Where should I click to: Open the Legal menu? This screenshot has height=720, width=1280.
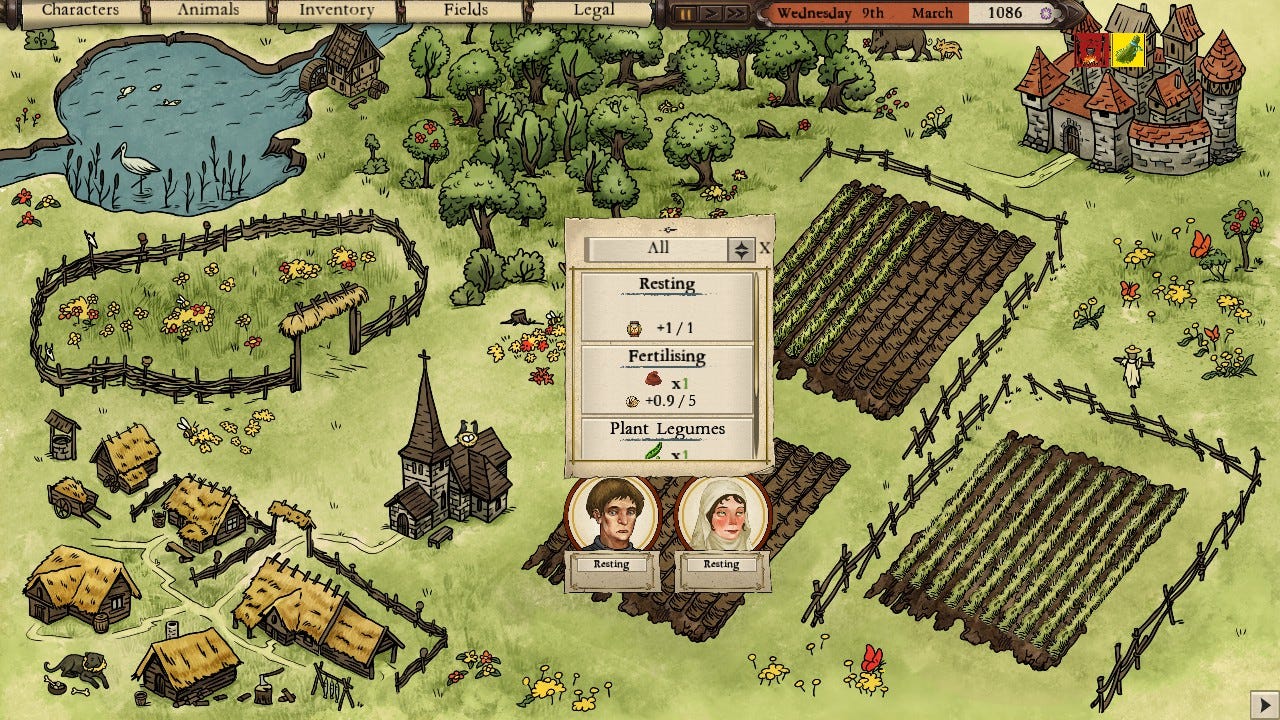(594, 11)
